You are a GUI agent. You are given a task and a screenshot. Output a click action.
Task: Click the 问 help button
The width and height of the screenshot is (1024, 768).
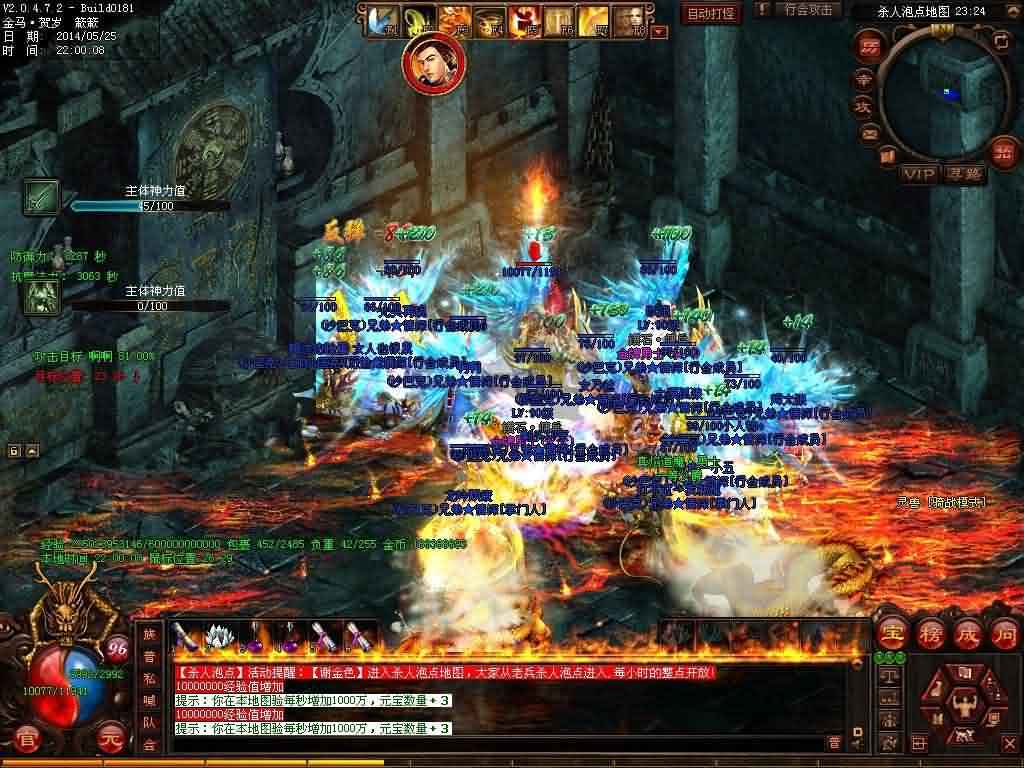(x=1003, y=633)
